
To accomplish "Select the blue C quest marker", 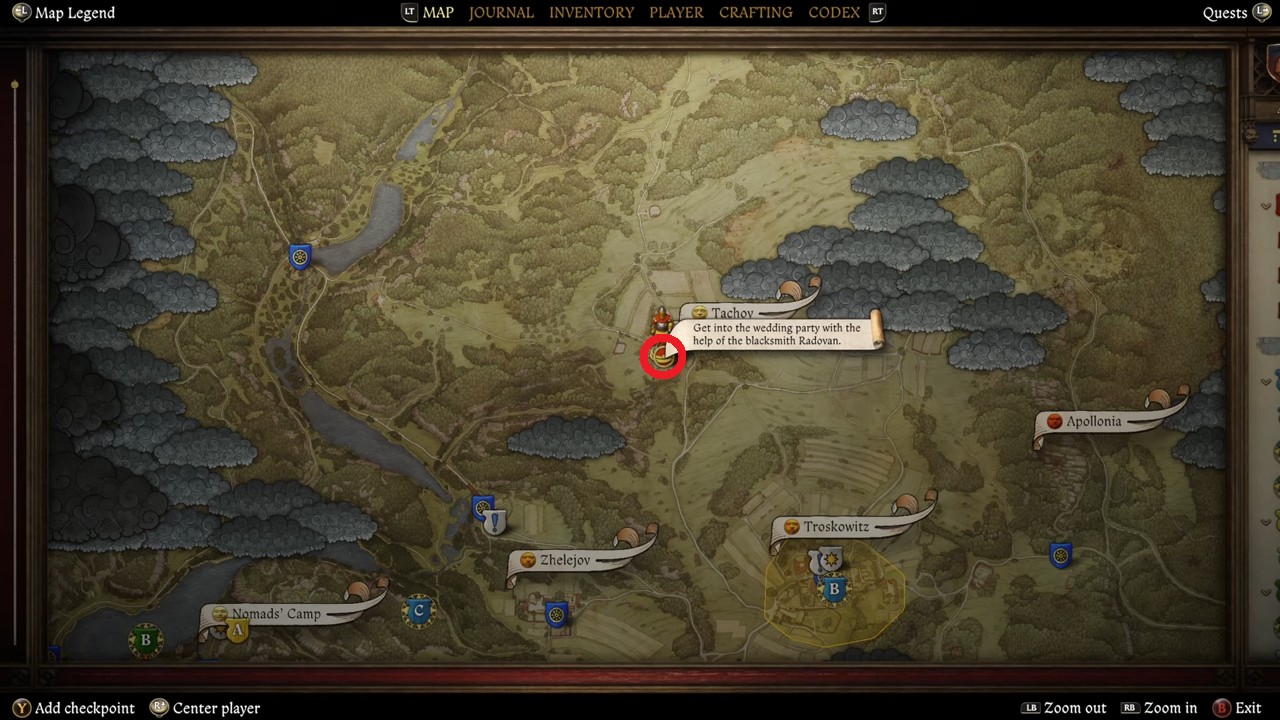I will pos(419,610).
